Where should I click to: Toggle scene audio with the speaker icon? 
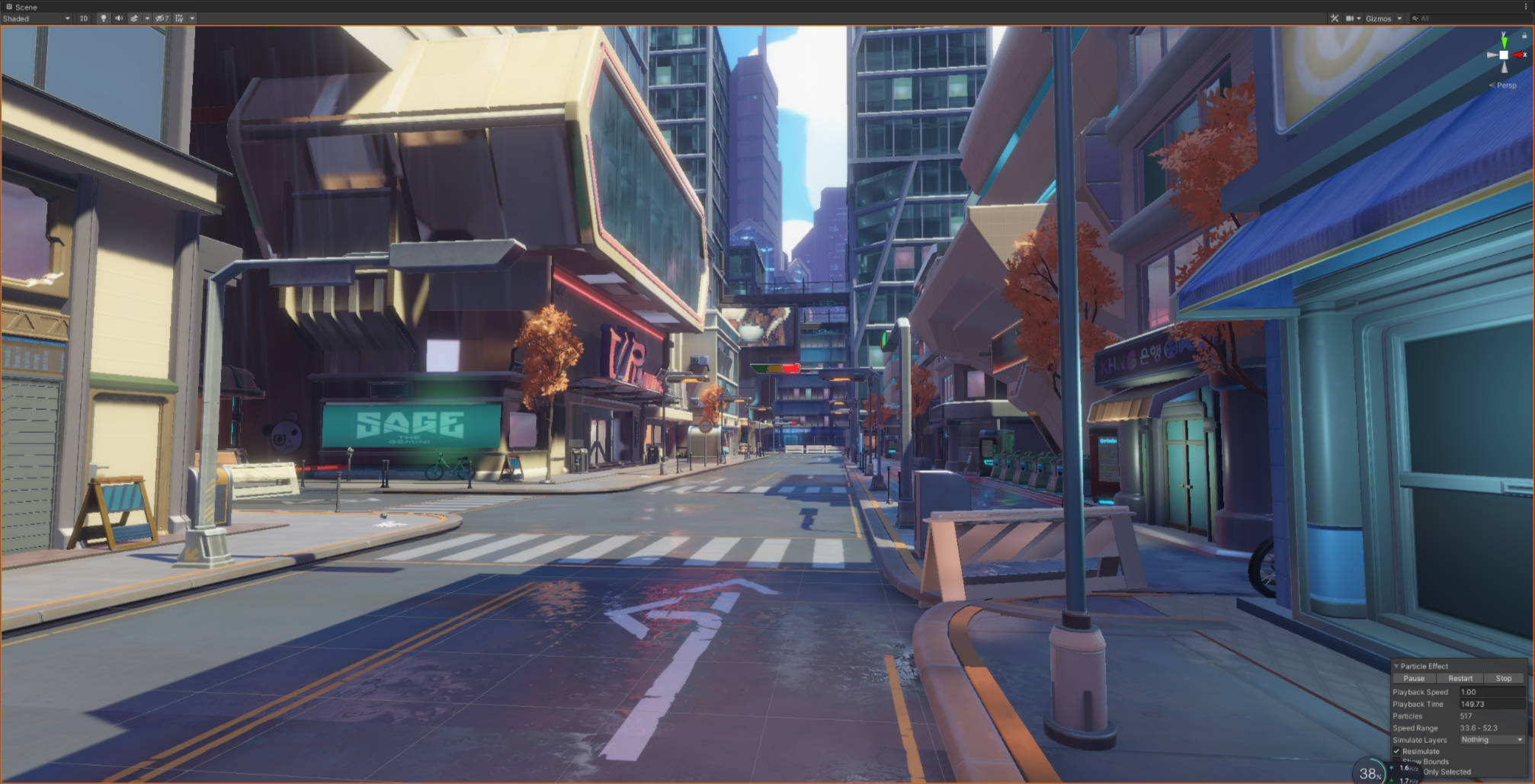(119, 18)
